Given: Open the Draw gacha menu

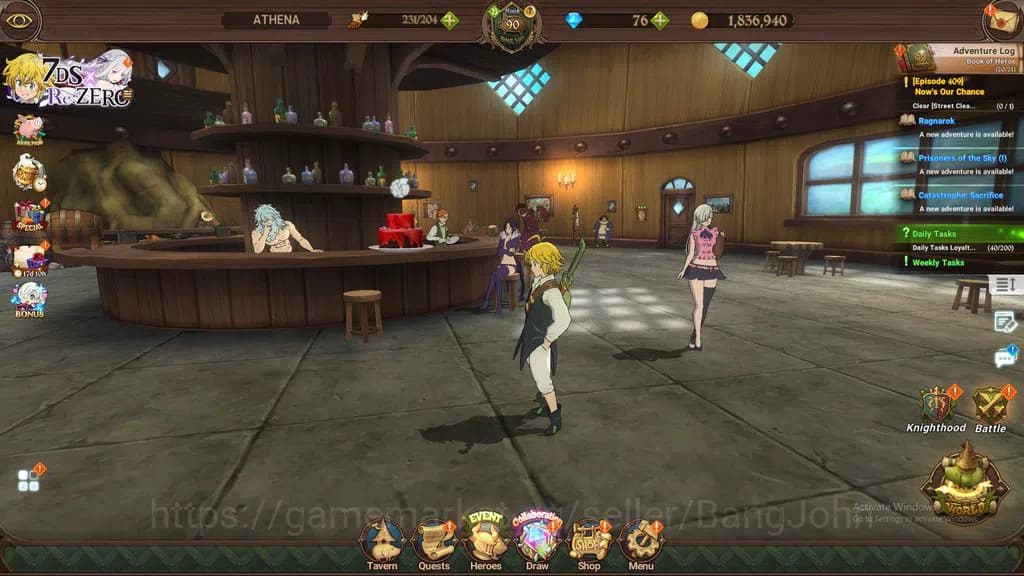Looking at the screenshot, I should tap(537, 540).
